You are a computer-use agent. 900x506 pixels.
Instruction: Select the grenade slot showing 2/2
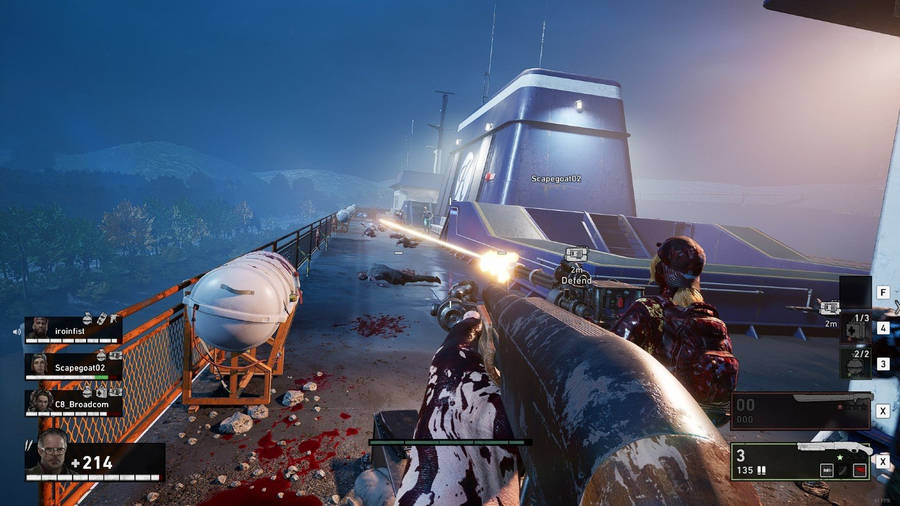pos(855,362)
